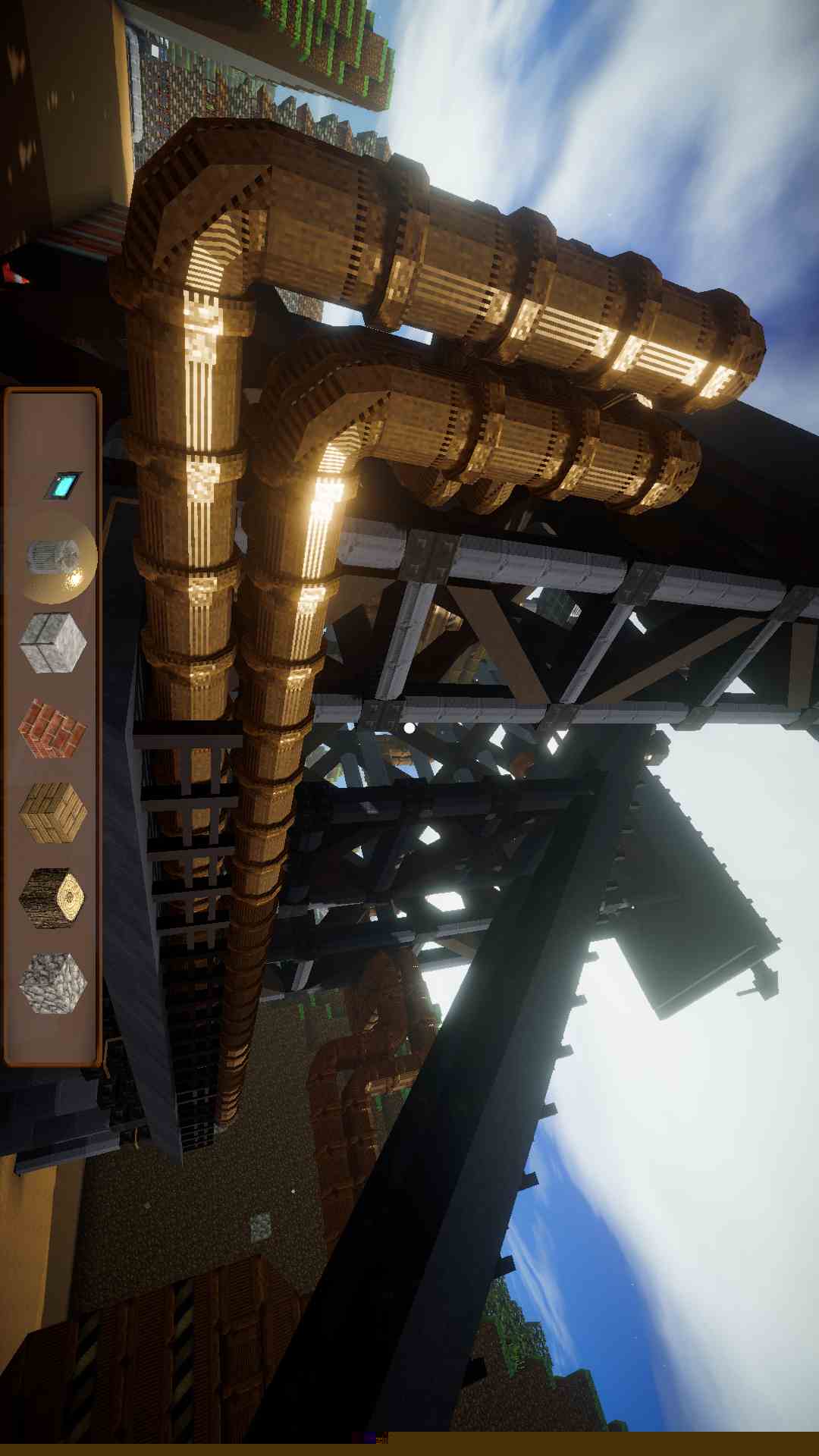Pick the red brick block slot
The image size is (819, 1456).
point(52,728)
